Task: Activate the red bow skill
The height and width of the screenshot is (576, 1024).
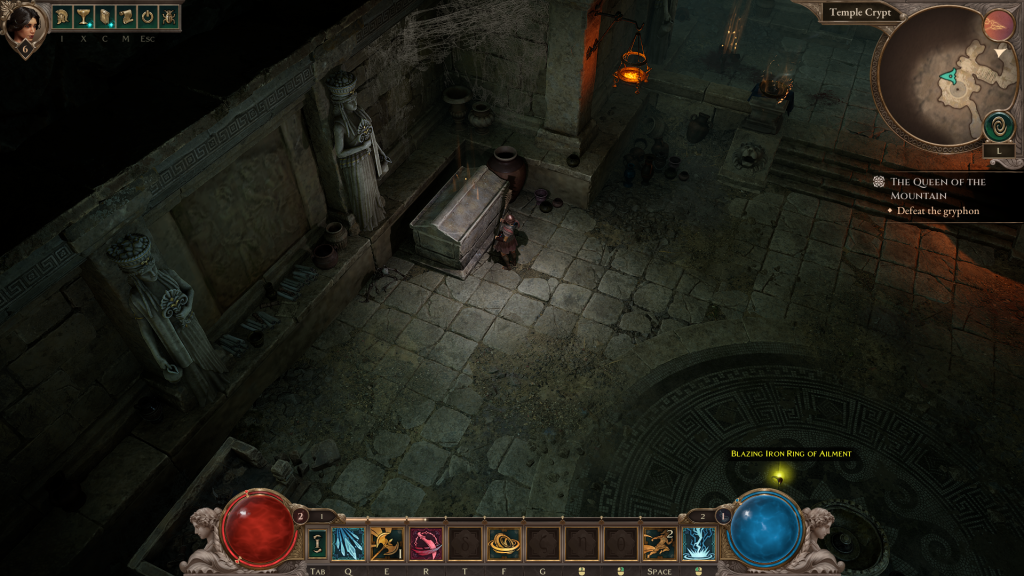Action: [425, 544]
